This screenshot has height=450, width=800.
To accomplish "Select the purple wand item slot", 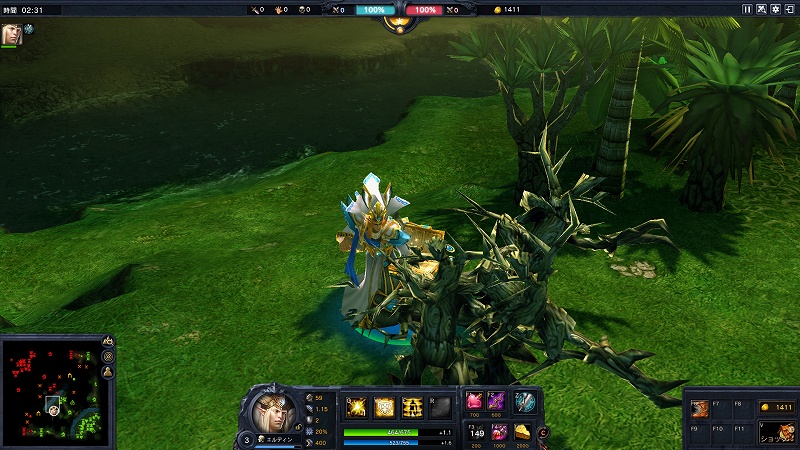I will click(496, 401).
